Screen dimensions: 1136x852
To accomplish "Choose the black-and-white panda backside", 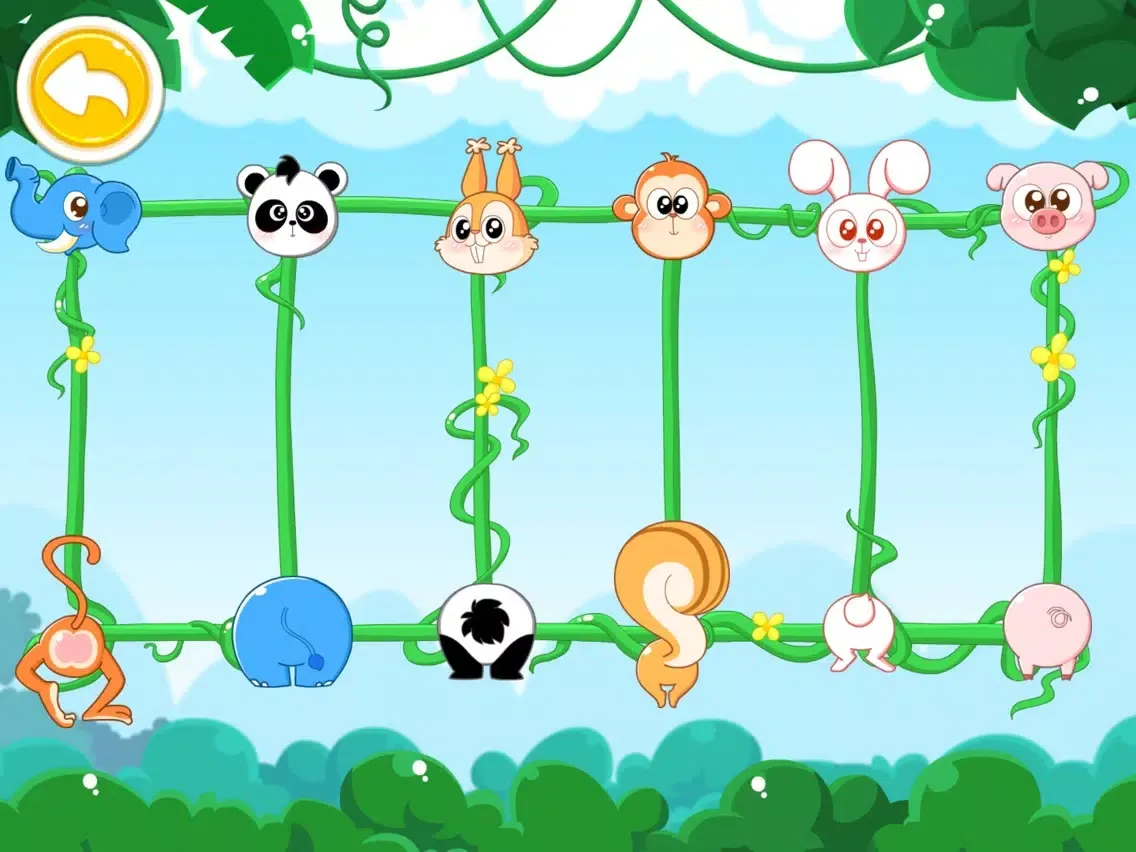I will (x=486, y=632).
